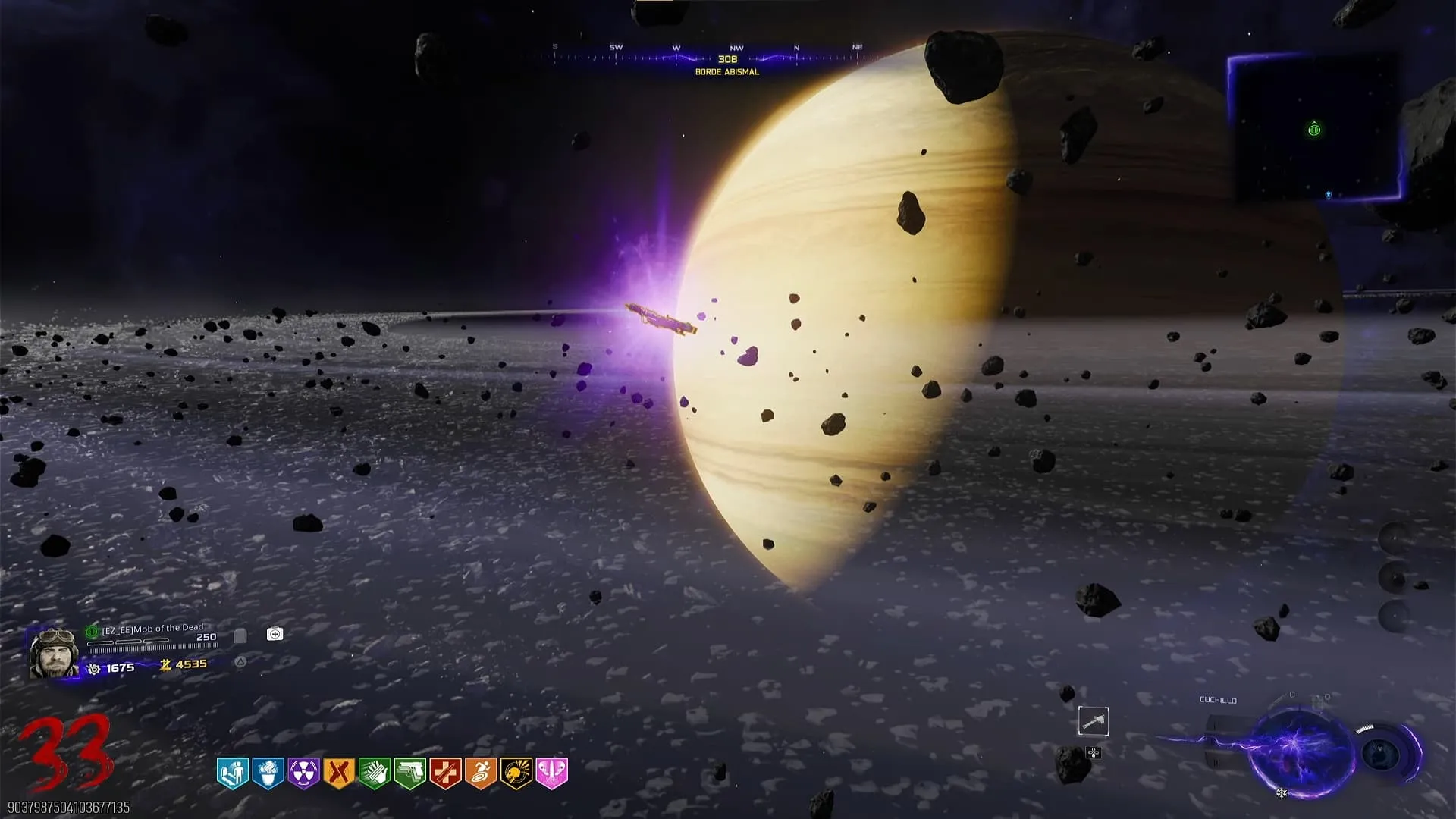Select the green double pistol perk icon
Image resolution: width=1456 pixels, height=819 pixels.
point(410,773)
